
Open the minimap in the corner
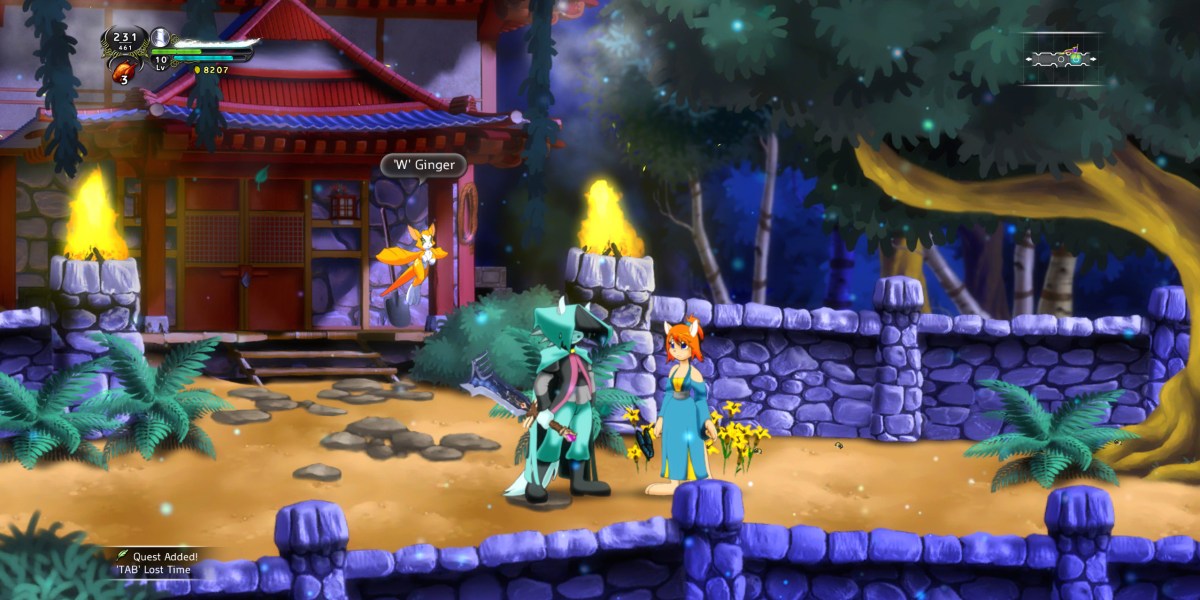pos(1060,58)
